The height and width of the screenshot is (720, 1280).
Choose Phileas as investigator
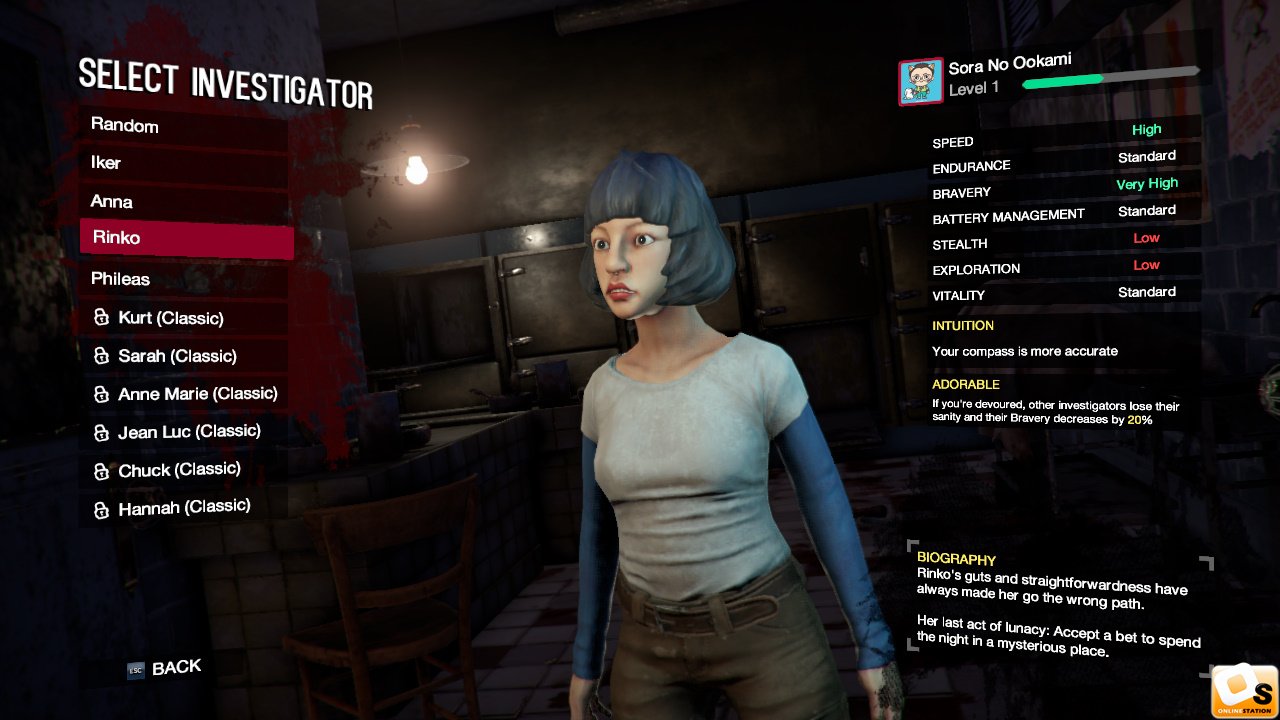pyautogui.click(x=185, y=279)
